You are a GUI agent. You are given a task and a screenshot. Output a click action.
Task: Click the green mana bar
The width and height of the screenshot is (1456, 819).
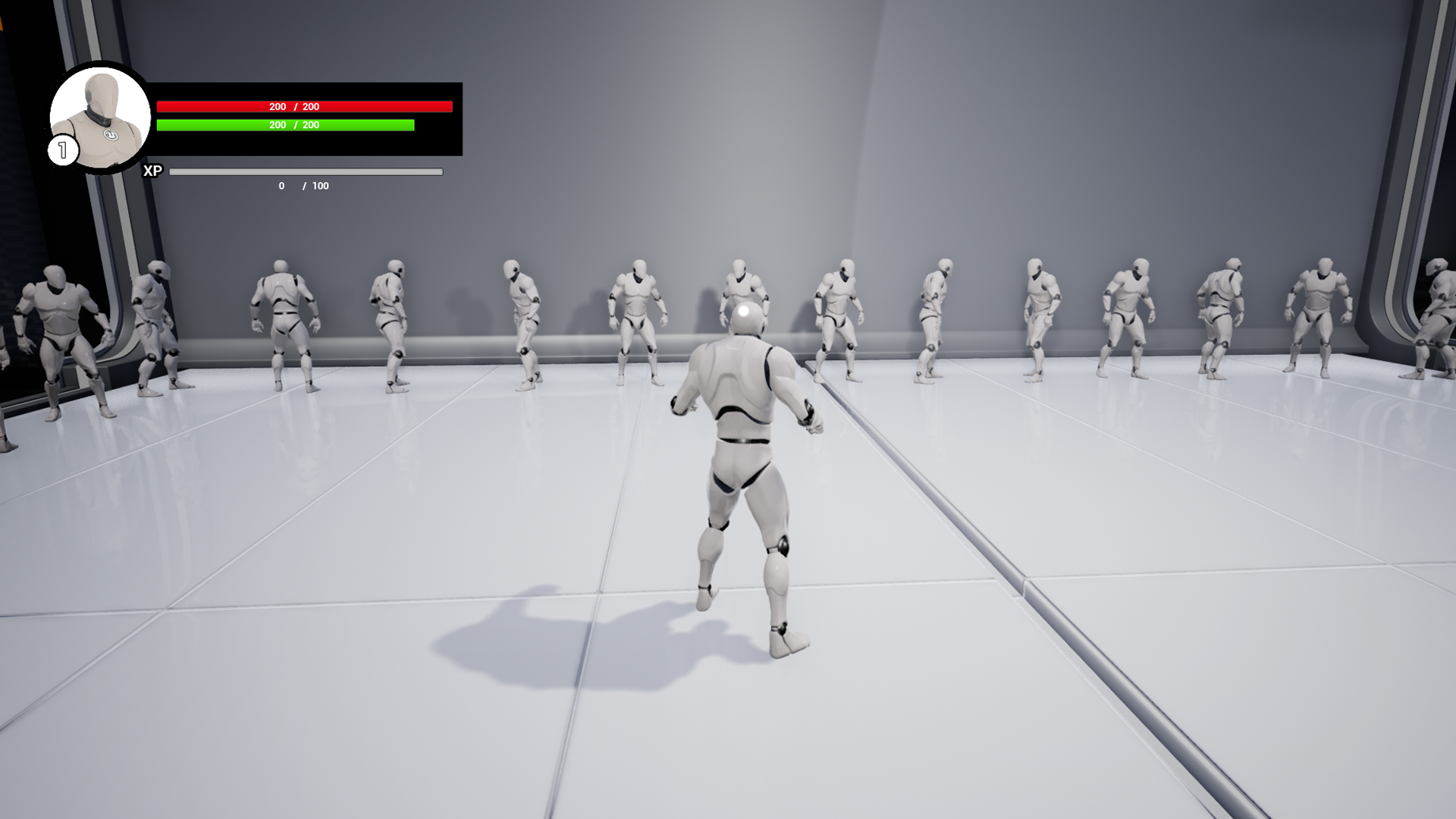[x=284, y=125]
